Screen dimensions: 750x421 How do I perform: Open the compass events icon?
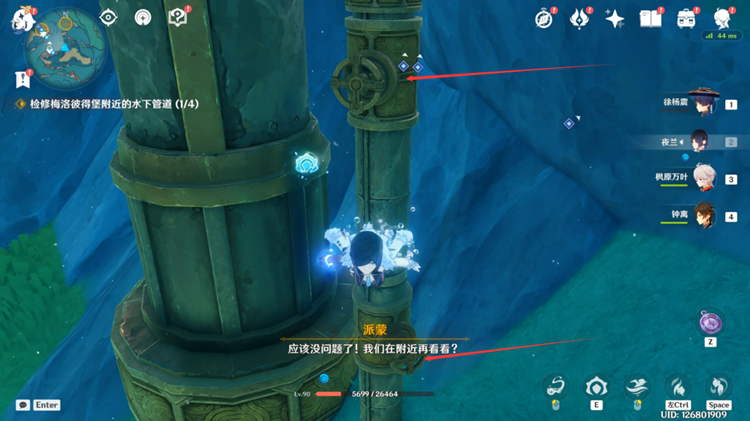pyautogui.click(x=544, y=19)
